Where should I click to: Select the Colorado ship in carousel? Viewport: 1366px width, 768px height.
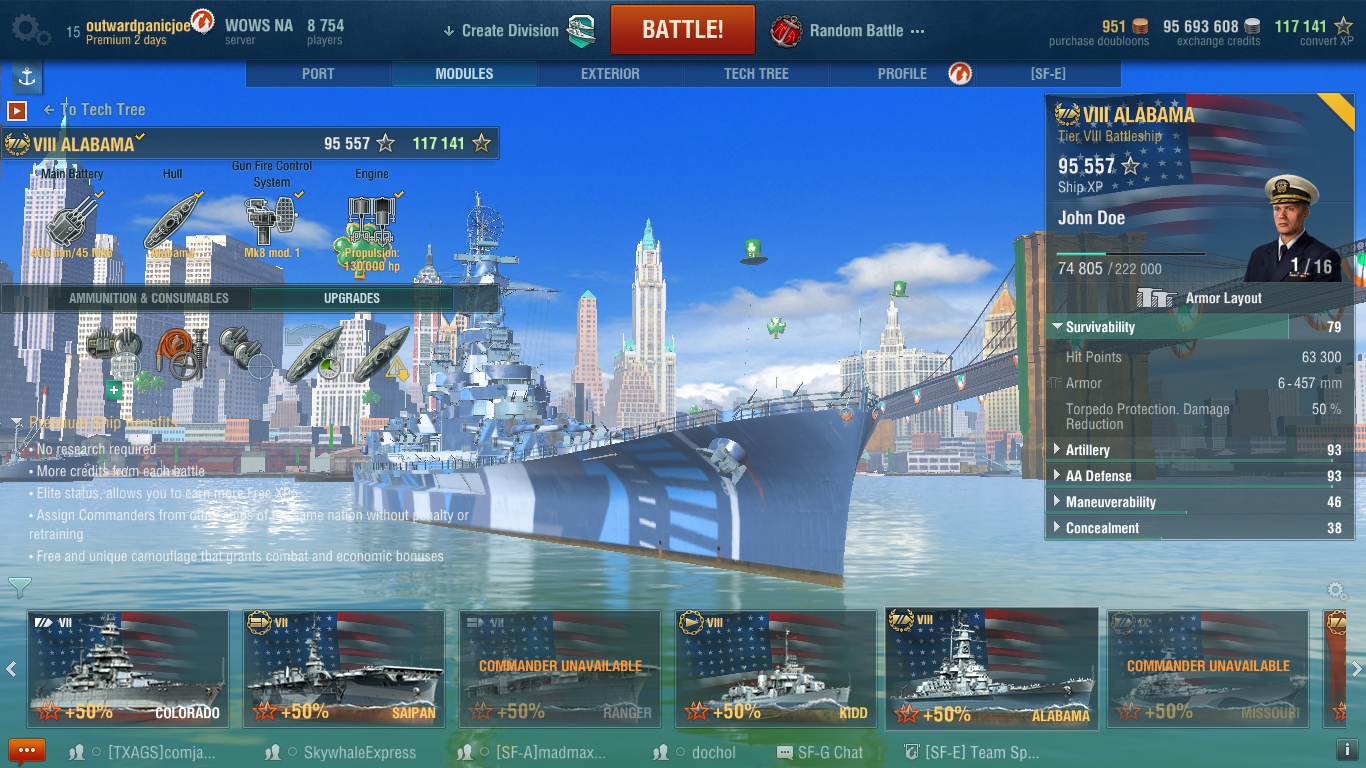128,667
